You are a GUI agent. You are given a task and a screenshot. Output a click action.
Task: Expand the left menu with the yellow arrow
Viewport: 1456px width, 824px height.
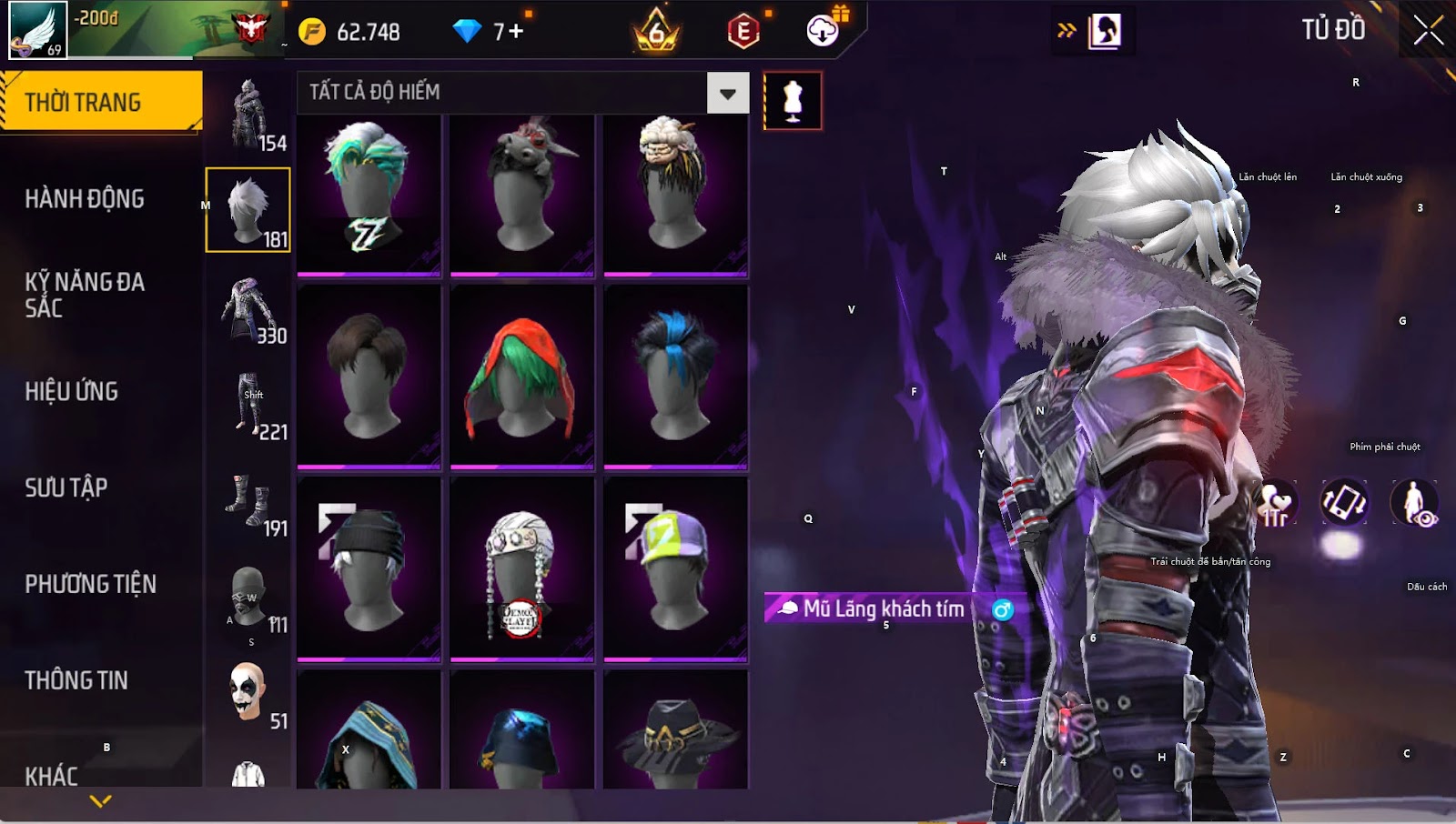click(101, 800)
